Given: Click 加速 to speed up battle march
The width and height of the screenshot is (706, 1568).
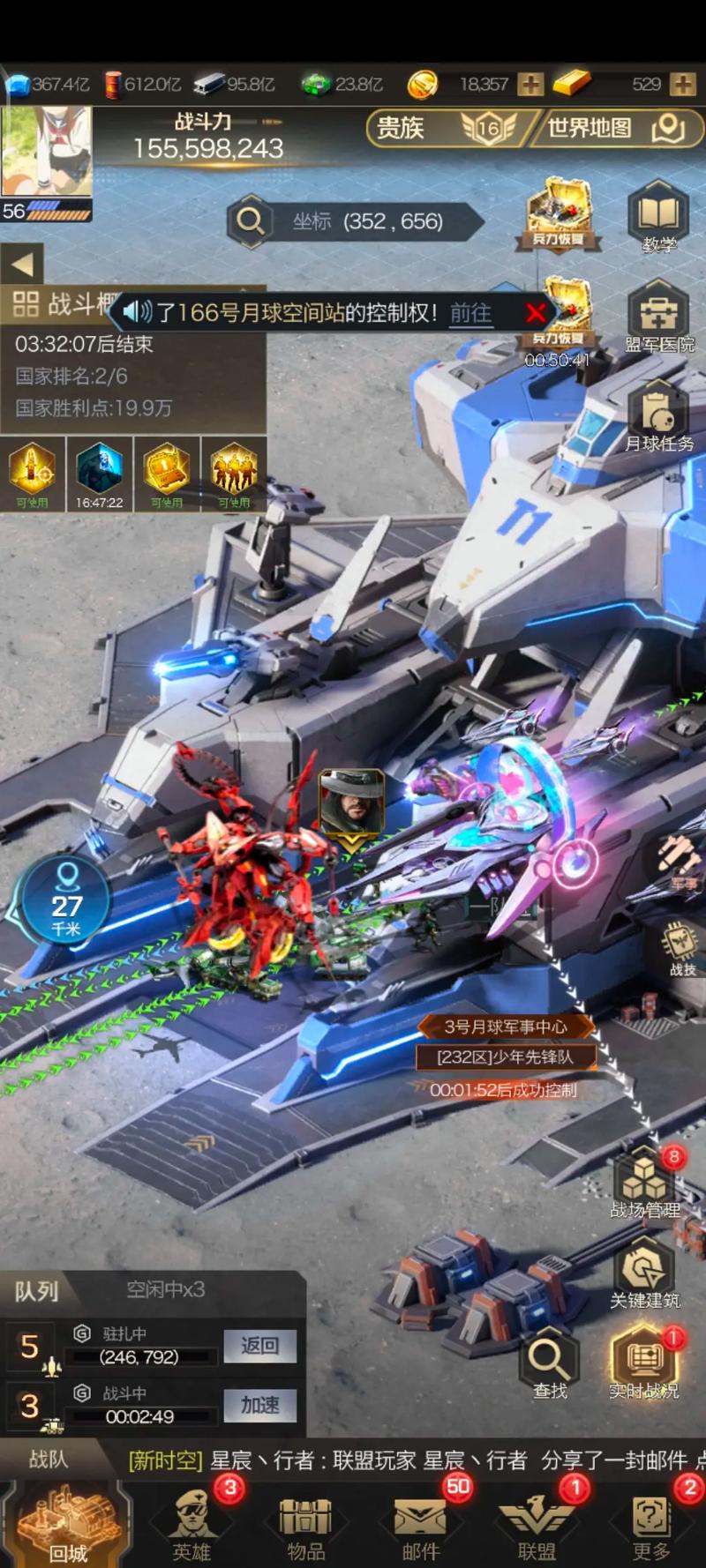Looking at the screenshot, I should [x=259, y=1405].
